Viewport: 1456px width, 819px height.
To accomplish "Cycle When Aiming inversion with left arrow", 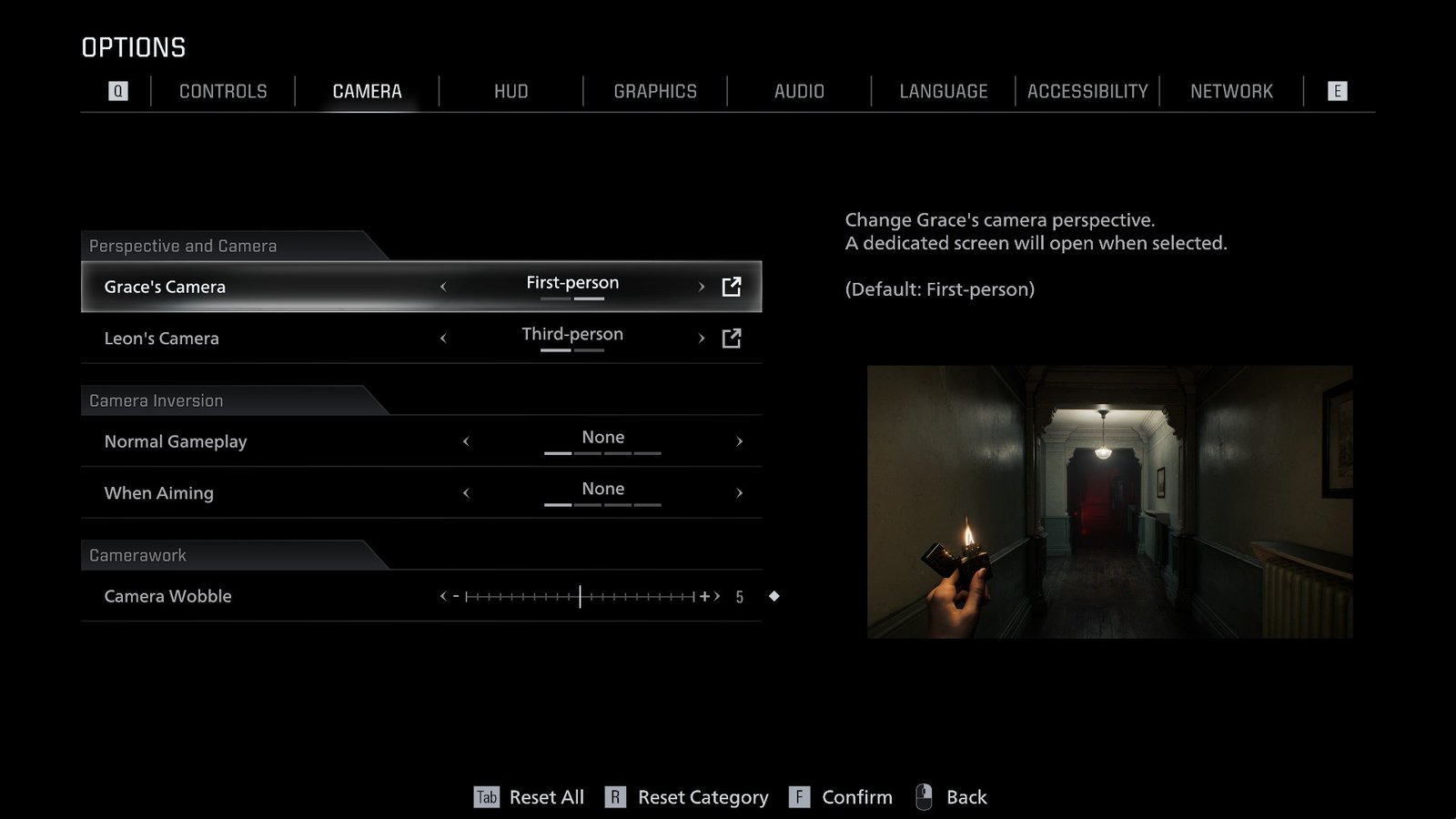I will coord(466,492).
